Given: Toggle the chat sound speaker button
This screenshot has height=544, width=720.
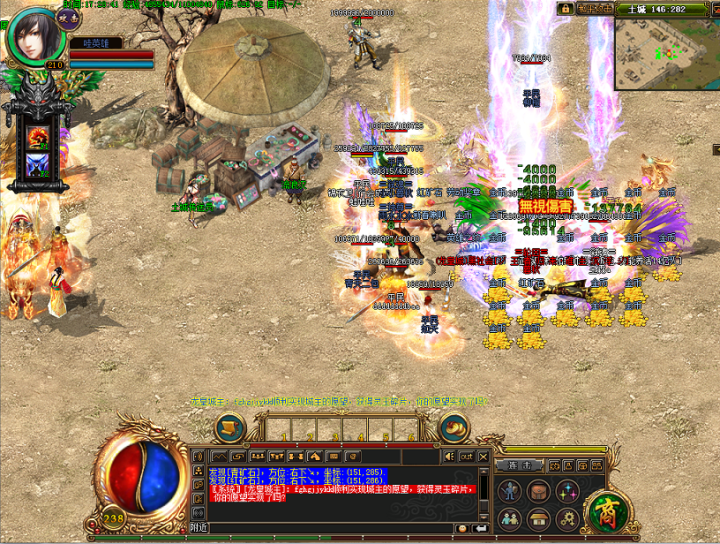Looking at the screenshot, I should click(x=449, y=456).
